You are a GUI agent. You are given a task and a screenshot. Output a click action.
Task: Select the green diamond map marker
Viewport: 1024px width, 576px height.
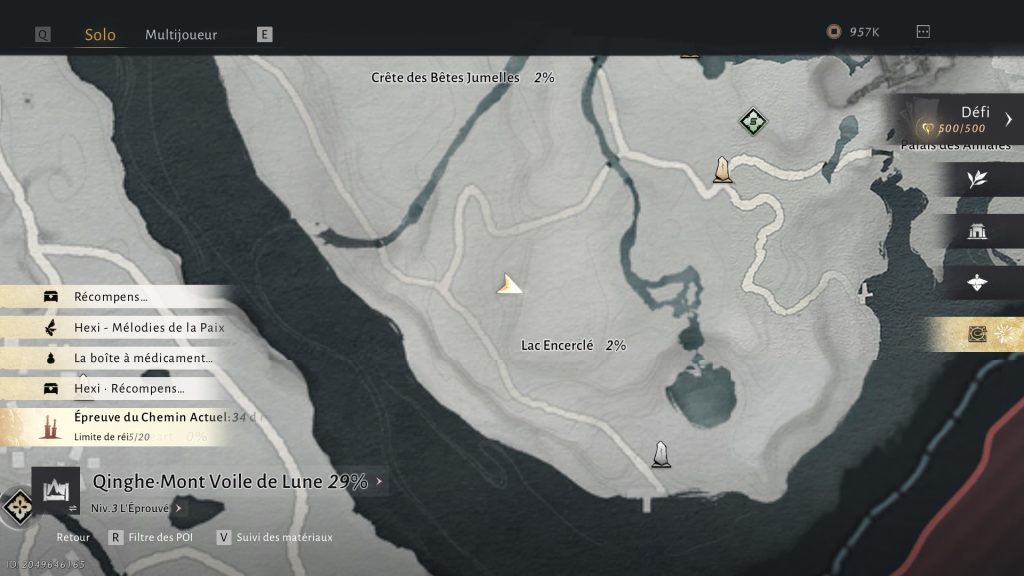(x=753, y=122)
